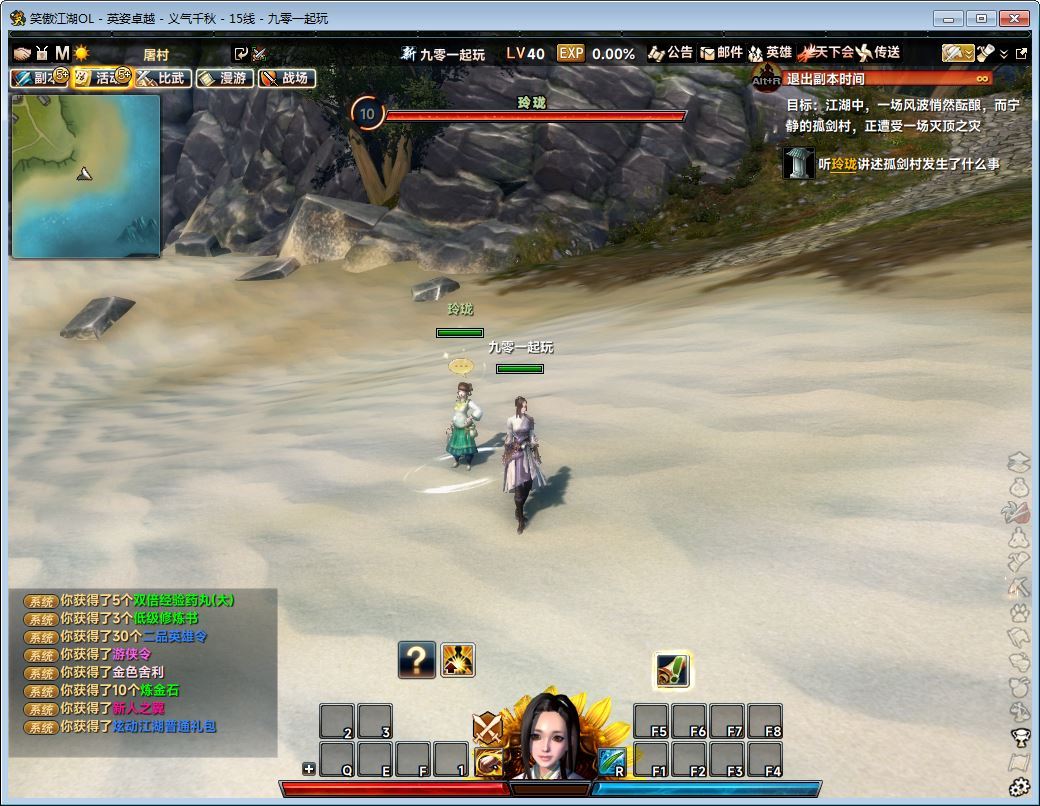
Task: Activate the green feather skill on R
Action: coord(612,761)
